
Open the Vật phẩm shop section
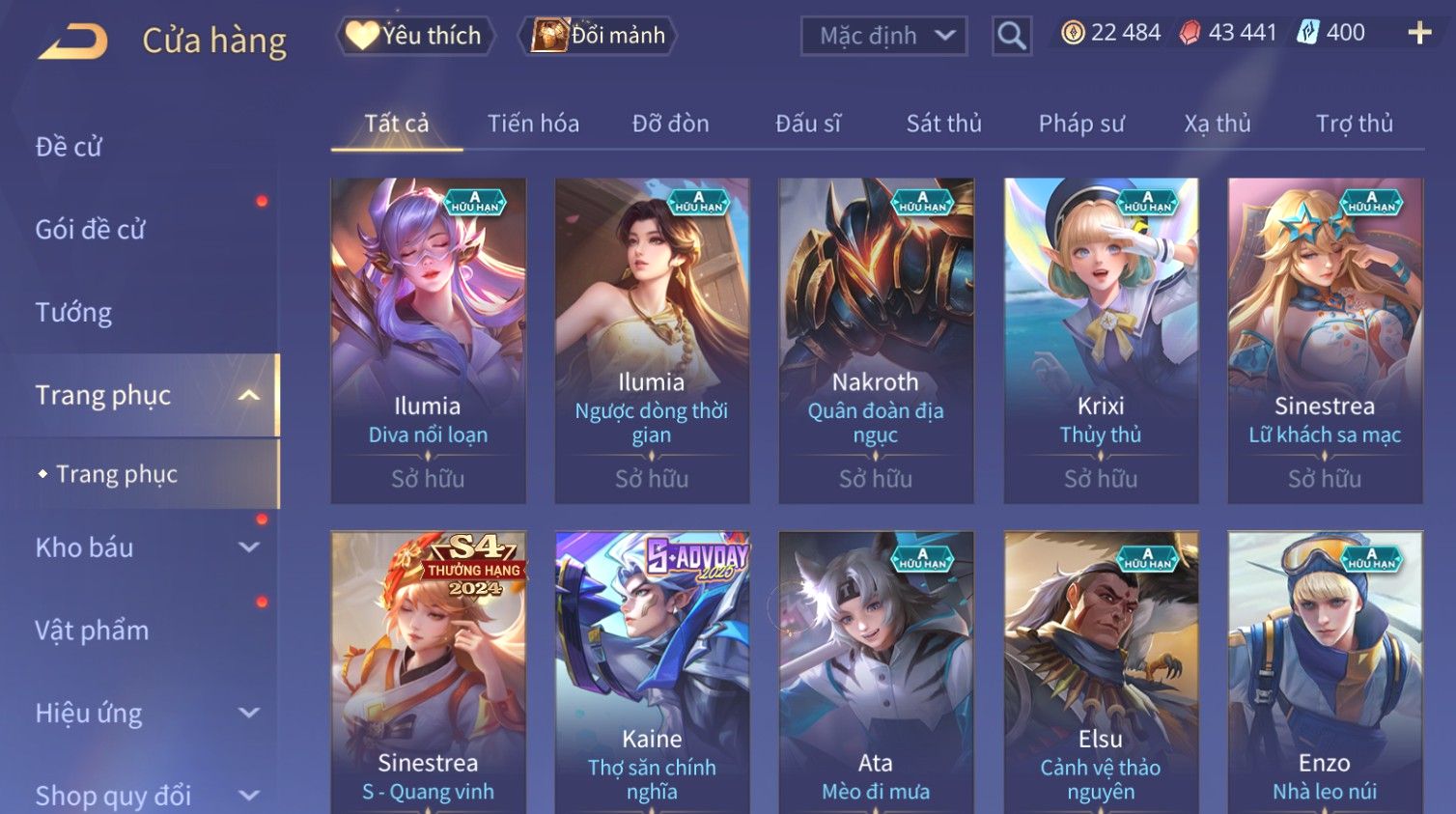tap(93, 631)
